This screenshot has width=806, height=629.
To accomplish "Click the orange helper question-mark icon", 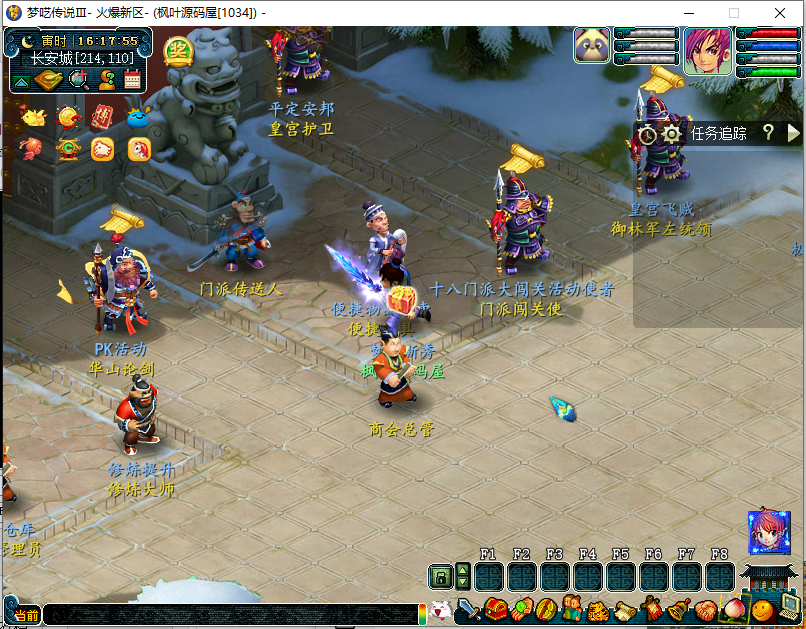I will 105,80.
